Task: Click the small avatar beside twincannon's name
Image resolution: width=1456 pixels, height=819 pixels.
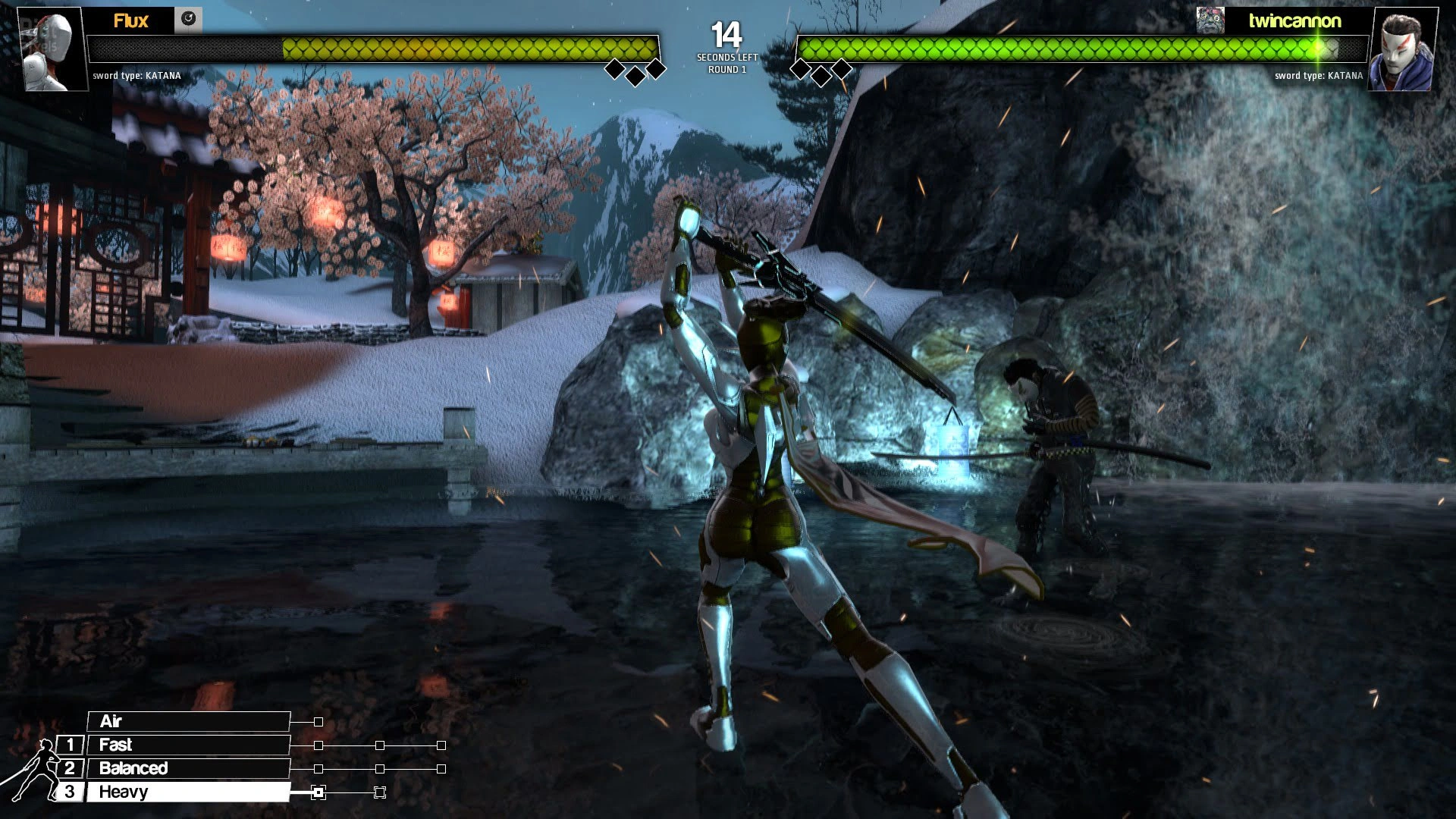Action: [x=1210, y=20]
